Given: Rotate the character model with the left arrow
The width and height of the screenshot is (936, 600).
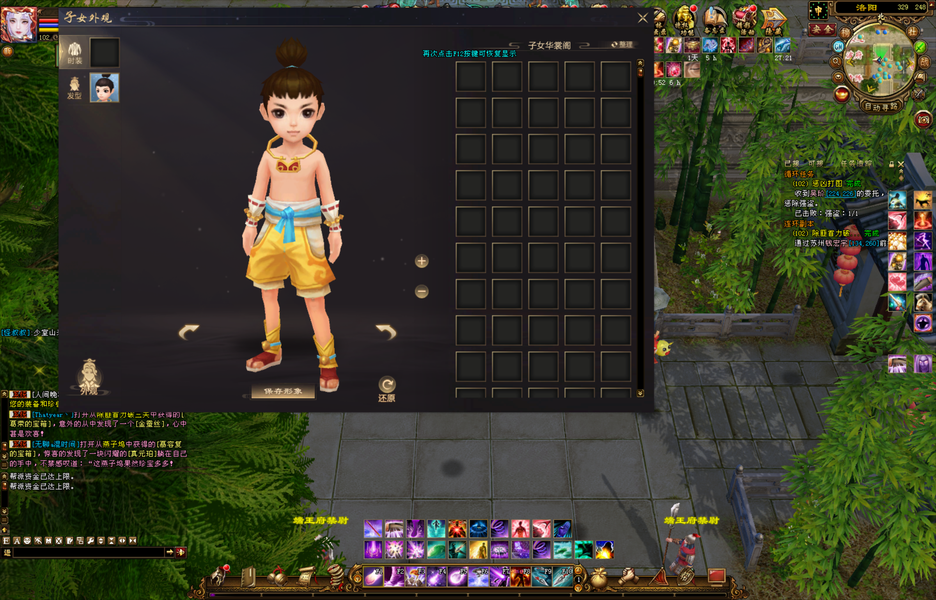Looking at the screenshot, I should coord(188,332).
